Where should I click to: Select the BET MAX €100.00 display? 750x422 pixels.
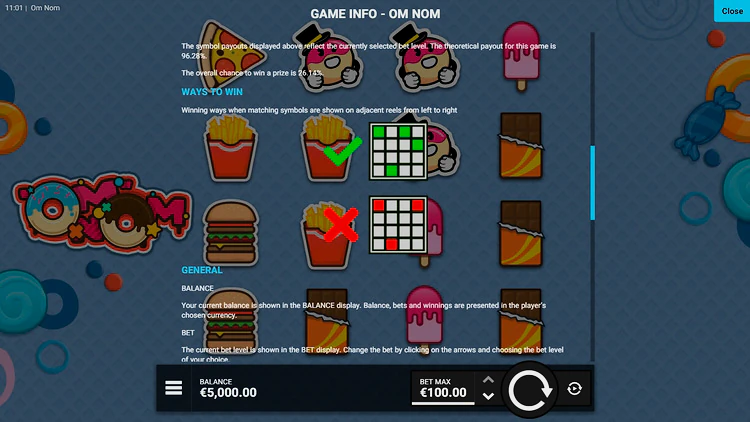point(443,388)
